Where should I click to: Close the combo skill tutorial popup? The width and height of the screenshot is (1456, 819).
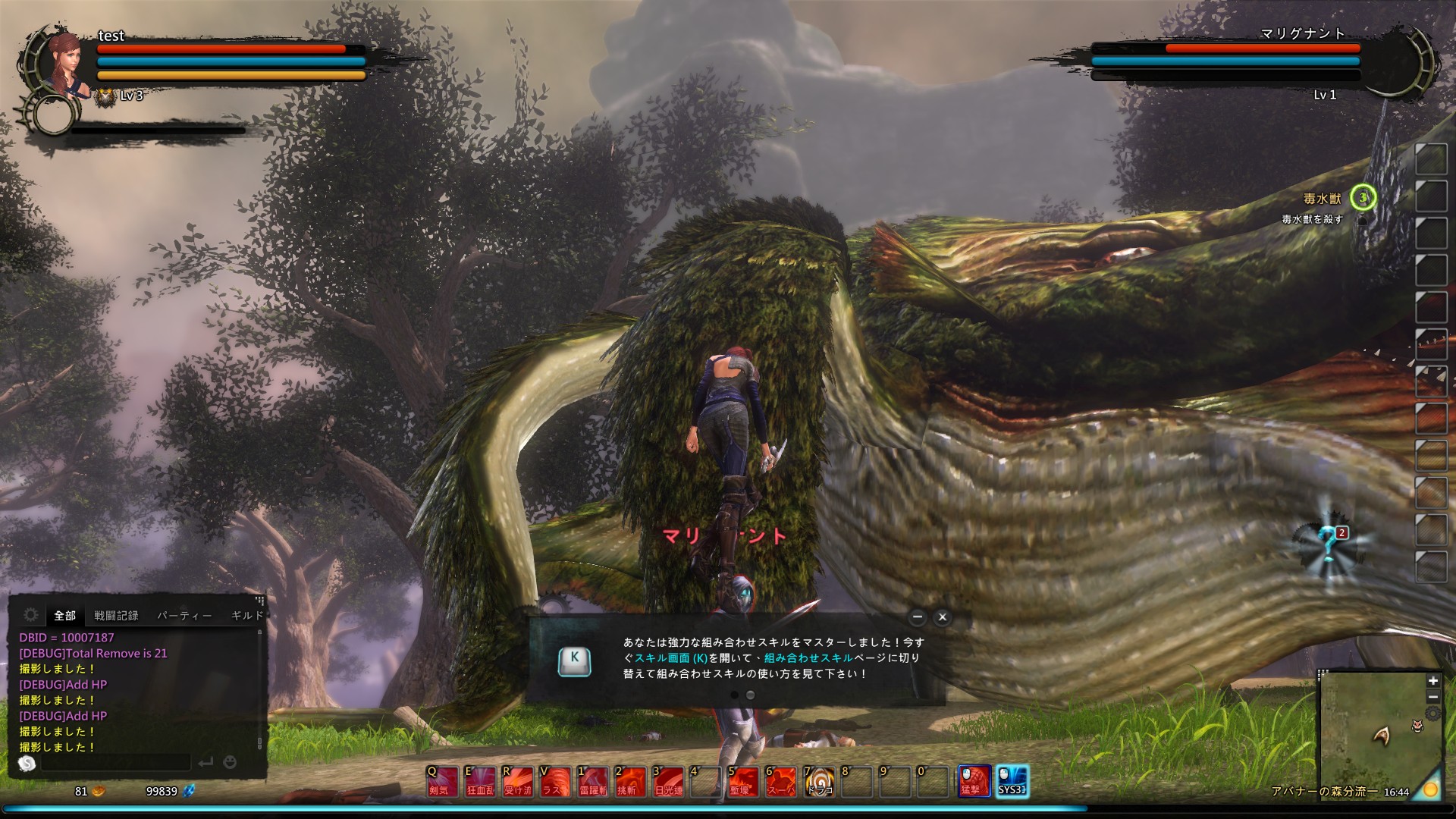pos(943,617)
